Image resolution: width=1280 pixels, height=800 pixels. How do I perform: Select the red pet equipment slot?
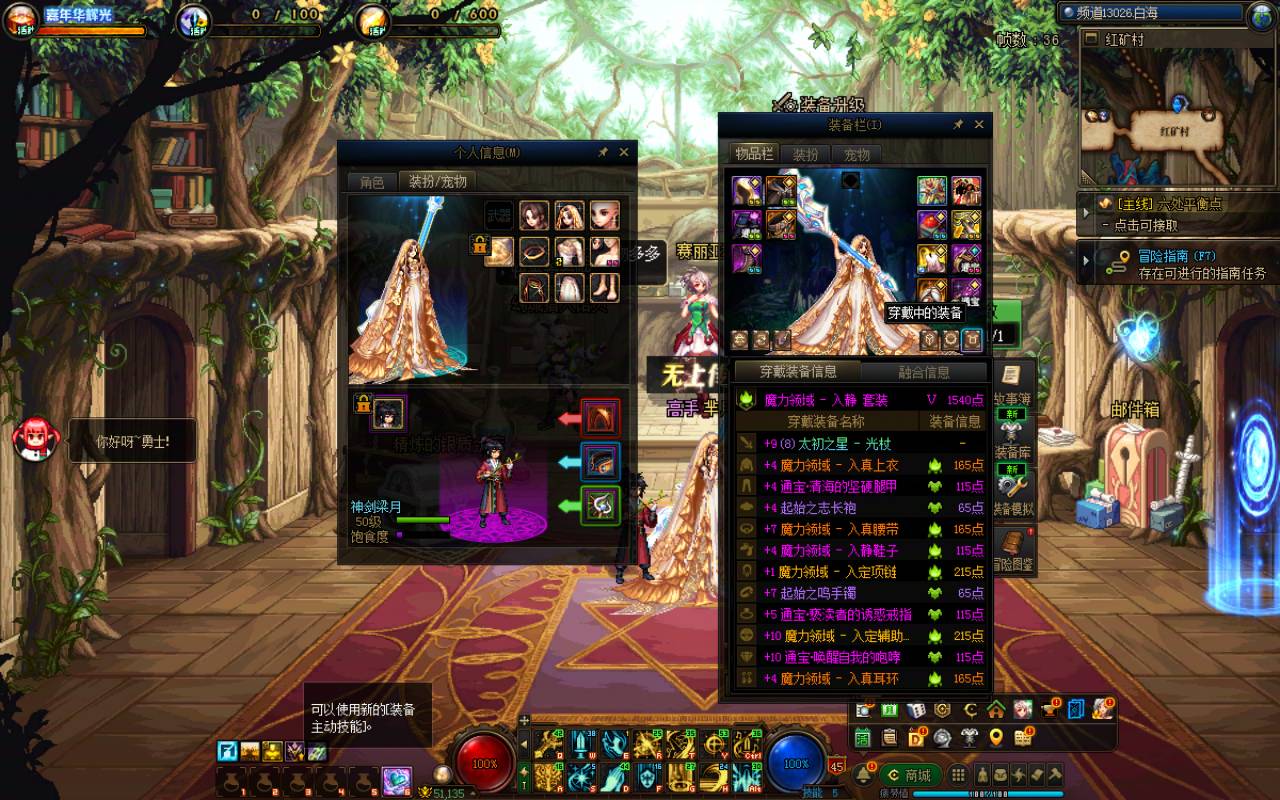(x=600, y=417)
